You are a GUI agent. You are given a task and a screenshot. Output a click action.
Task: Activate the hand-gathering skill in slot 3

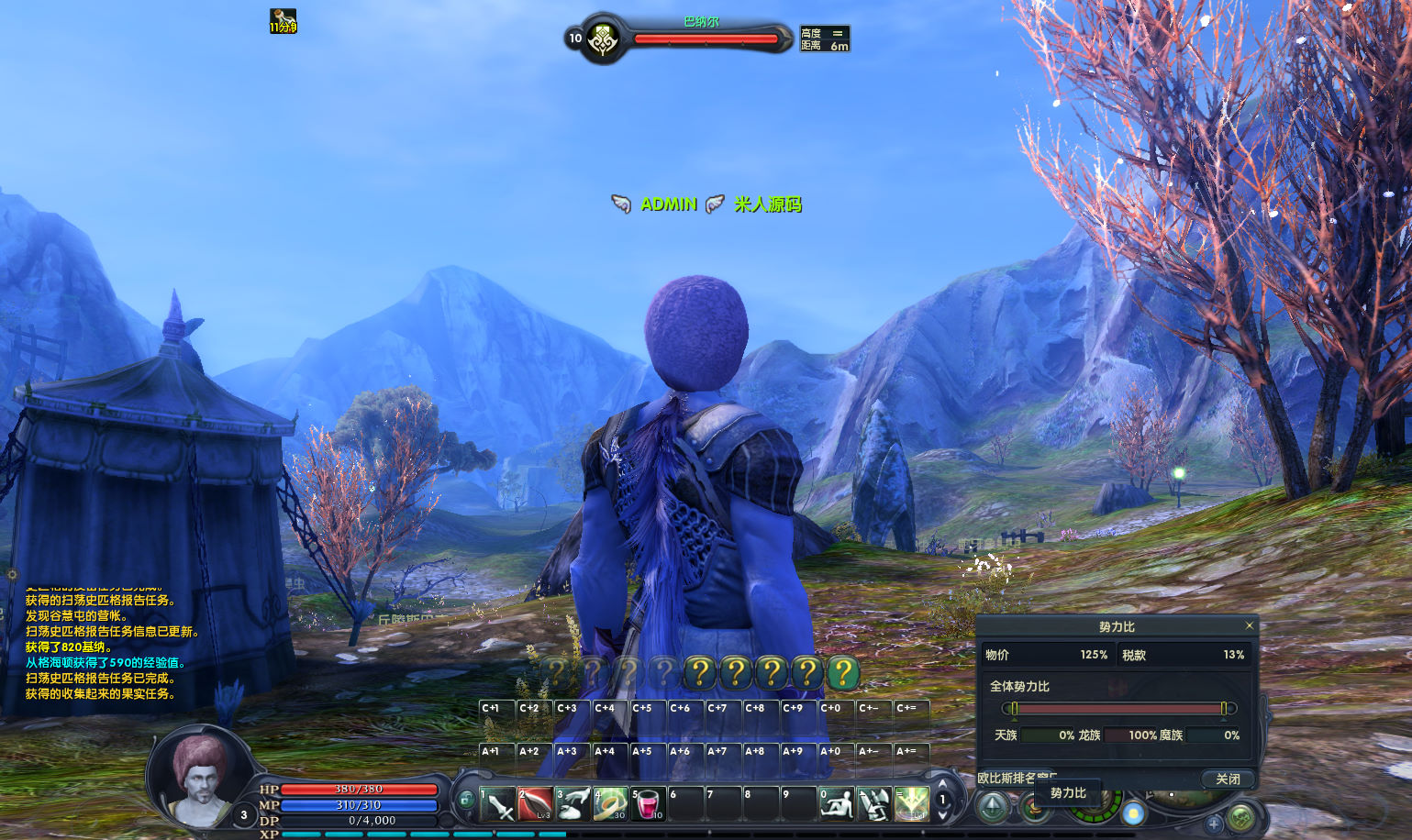[x=573, y=803]
